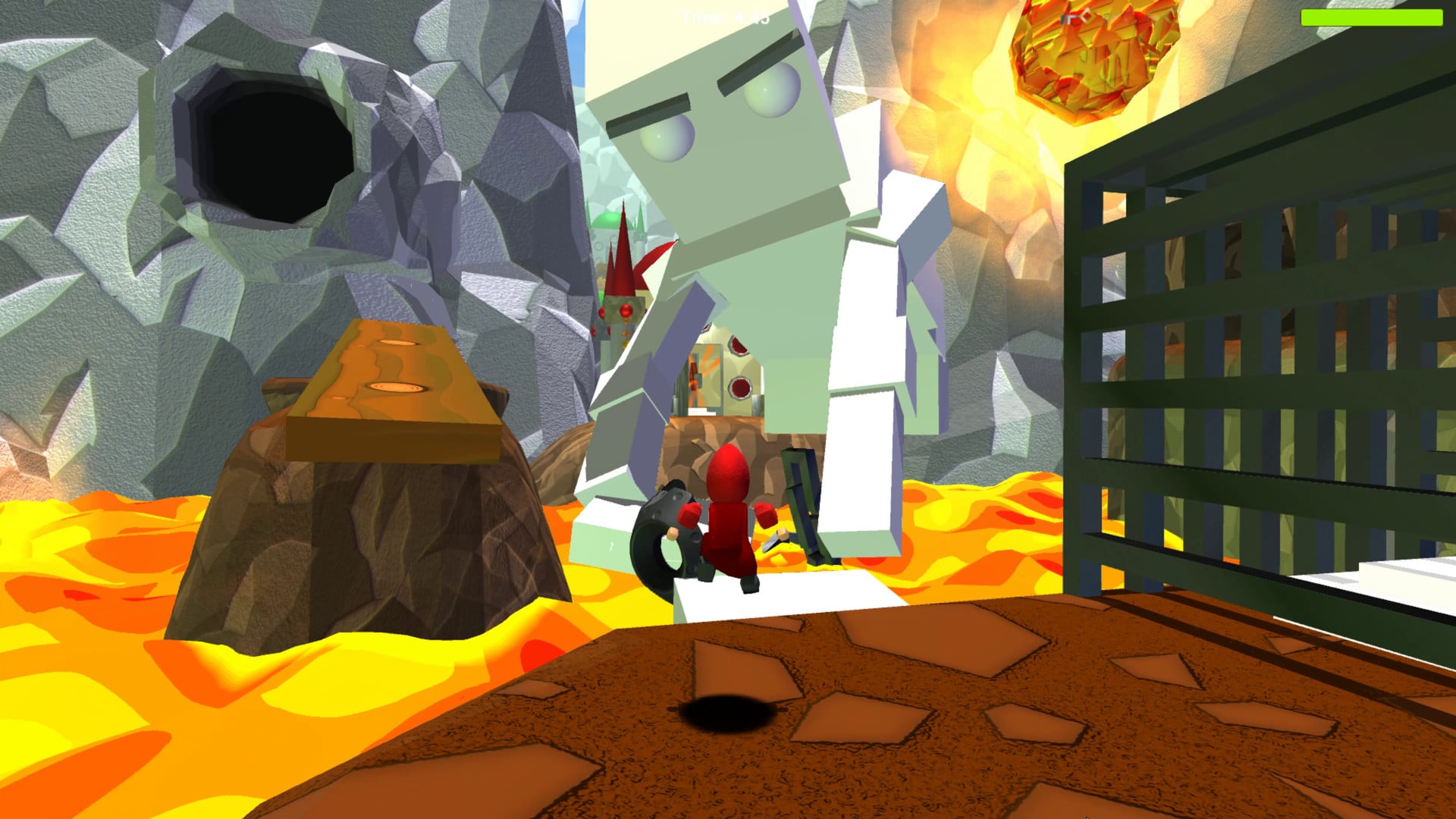Open the gated metal fence on the right
This screenshot has width=1456, height=819.
coord(1251,341)
